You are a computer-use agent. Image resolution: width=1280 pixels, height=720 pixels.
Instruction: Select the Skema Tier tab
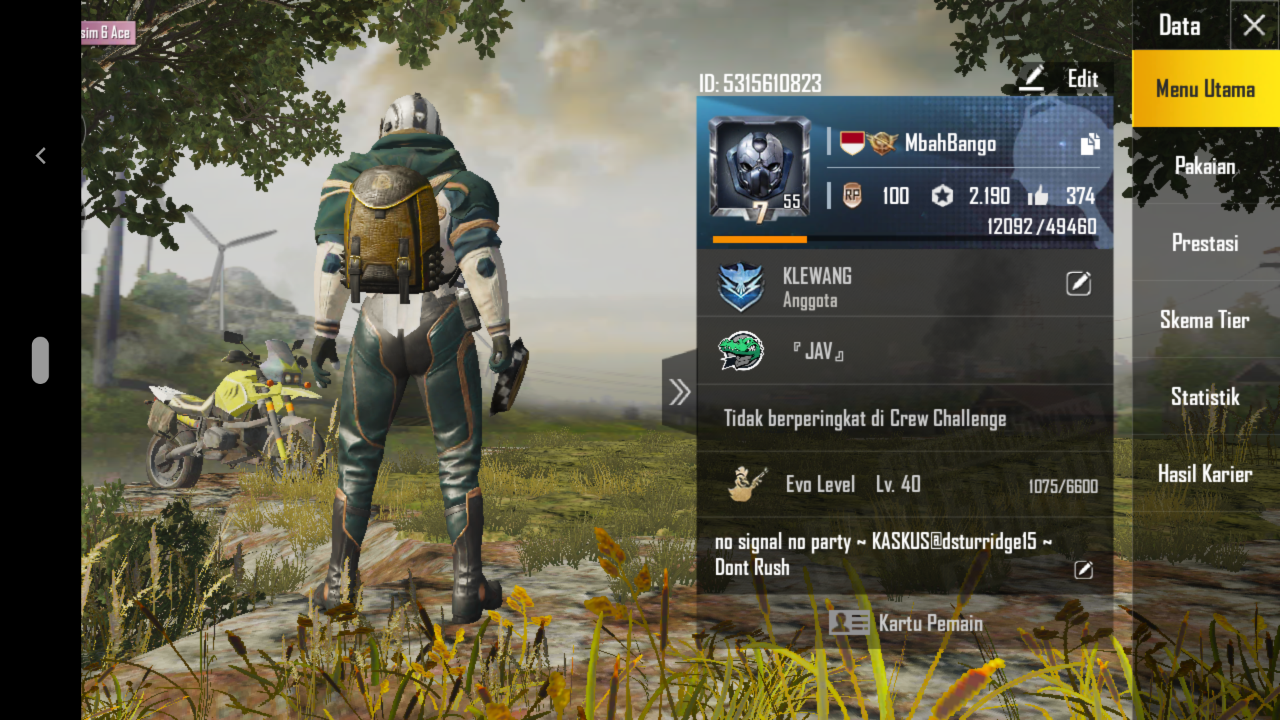pyautogui.click(x=1205, y=320)
